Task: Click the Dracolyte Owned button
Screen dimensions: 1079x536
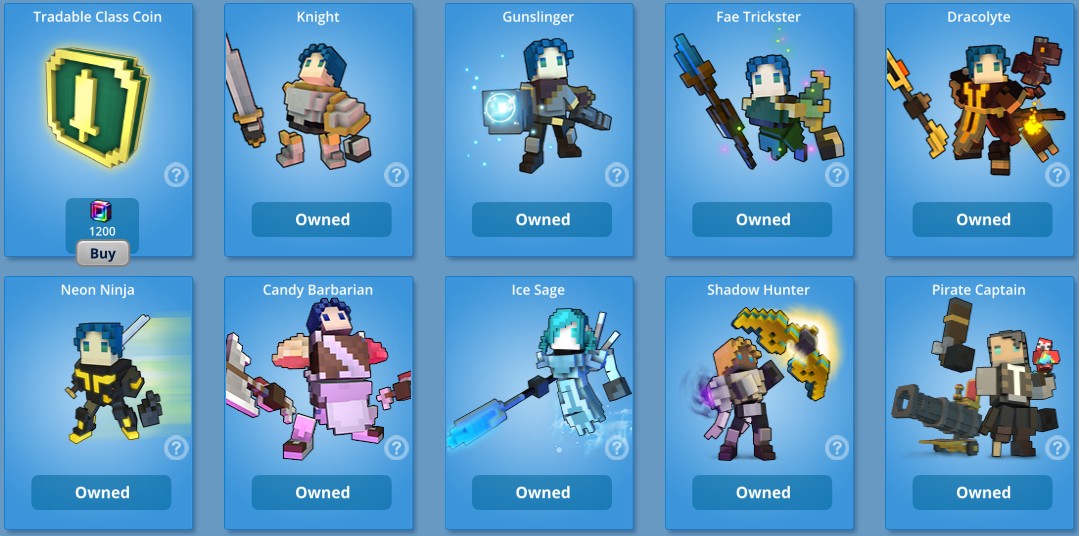Action: (982, 220)
